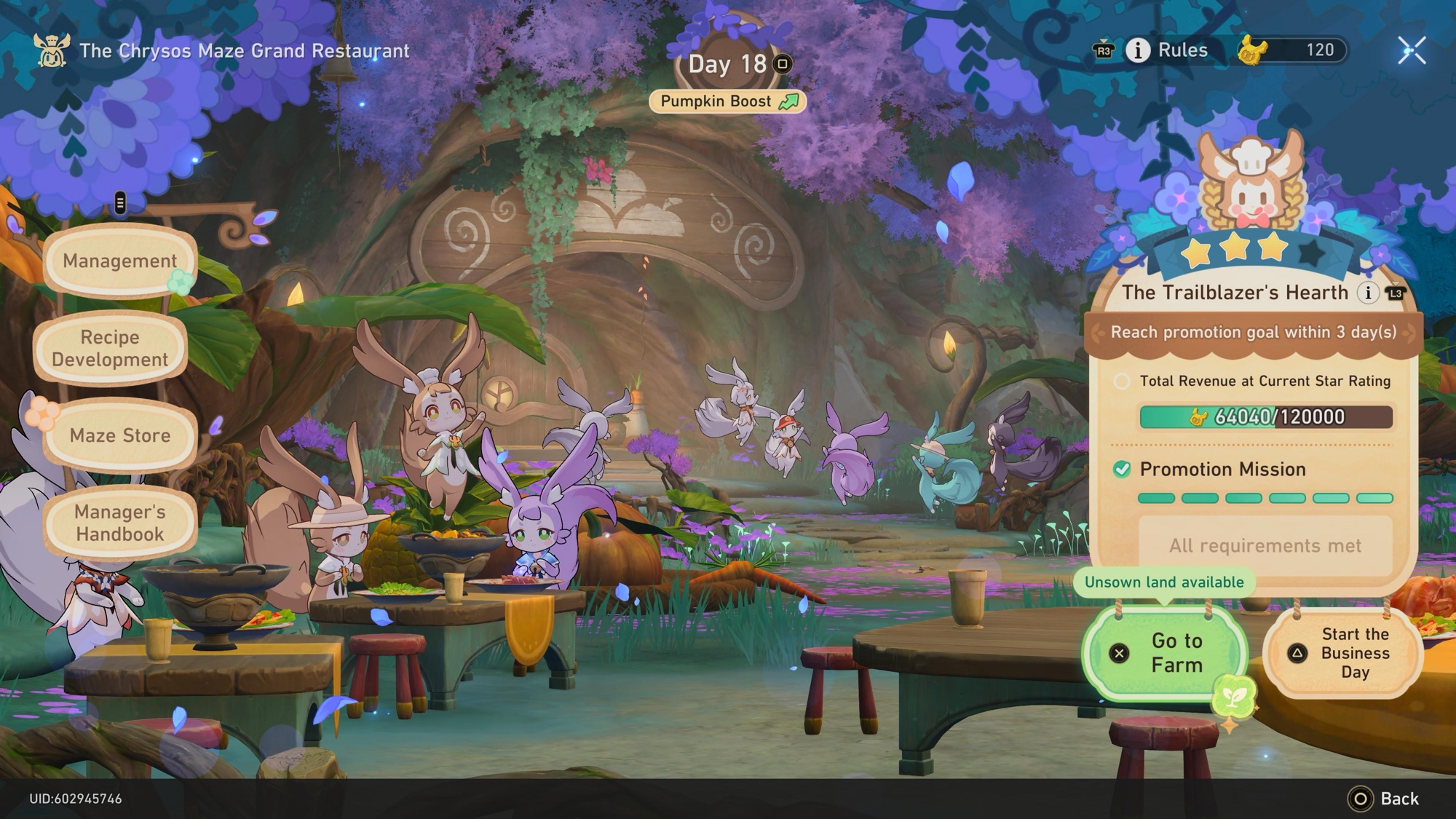Open The Trailblazer's Hearth info icon

point(1369,293)
